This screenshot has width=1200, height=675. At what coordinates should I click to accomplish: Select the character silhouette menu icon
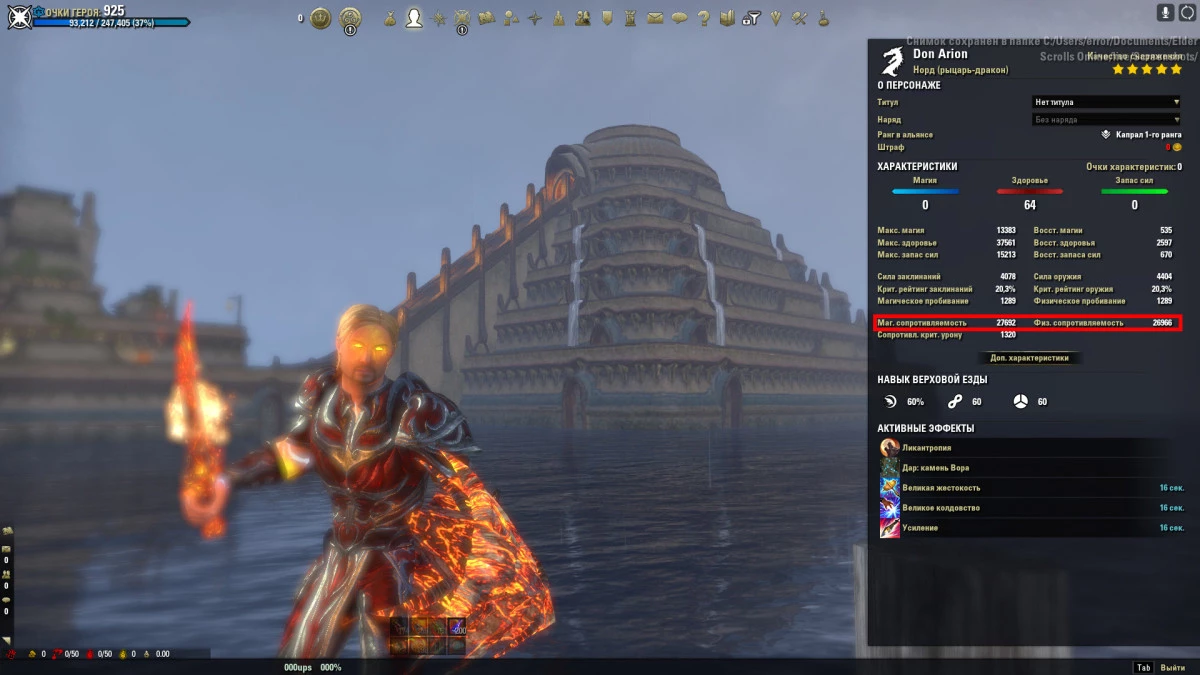(414, 18)
